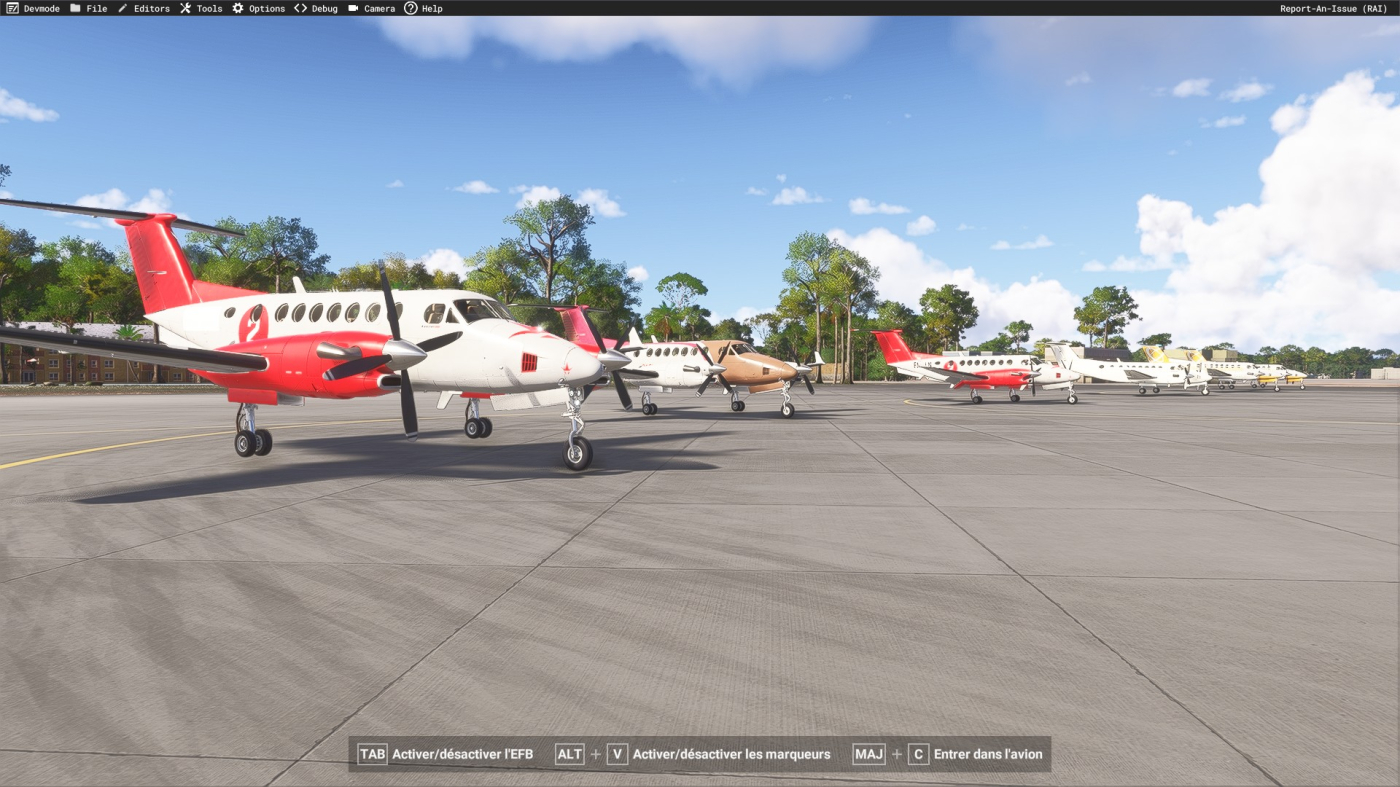Open the Editors menu
This screenshot has height=787, width=1400.
pyautogui.click(x=143, y=8)
